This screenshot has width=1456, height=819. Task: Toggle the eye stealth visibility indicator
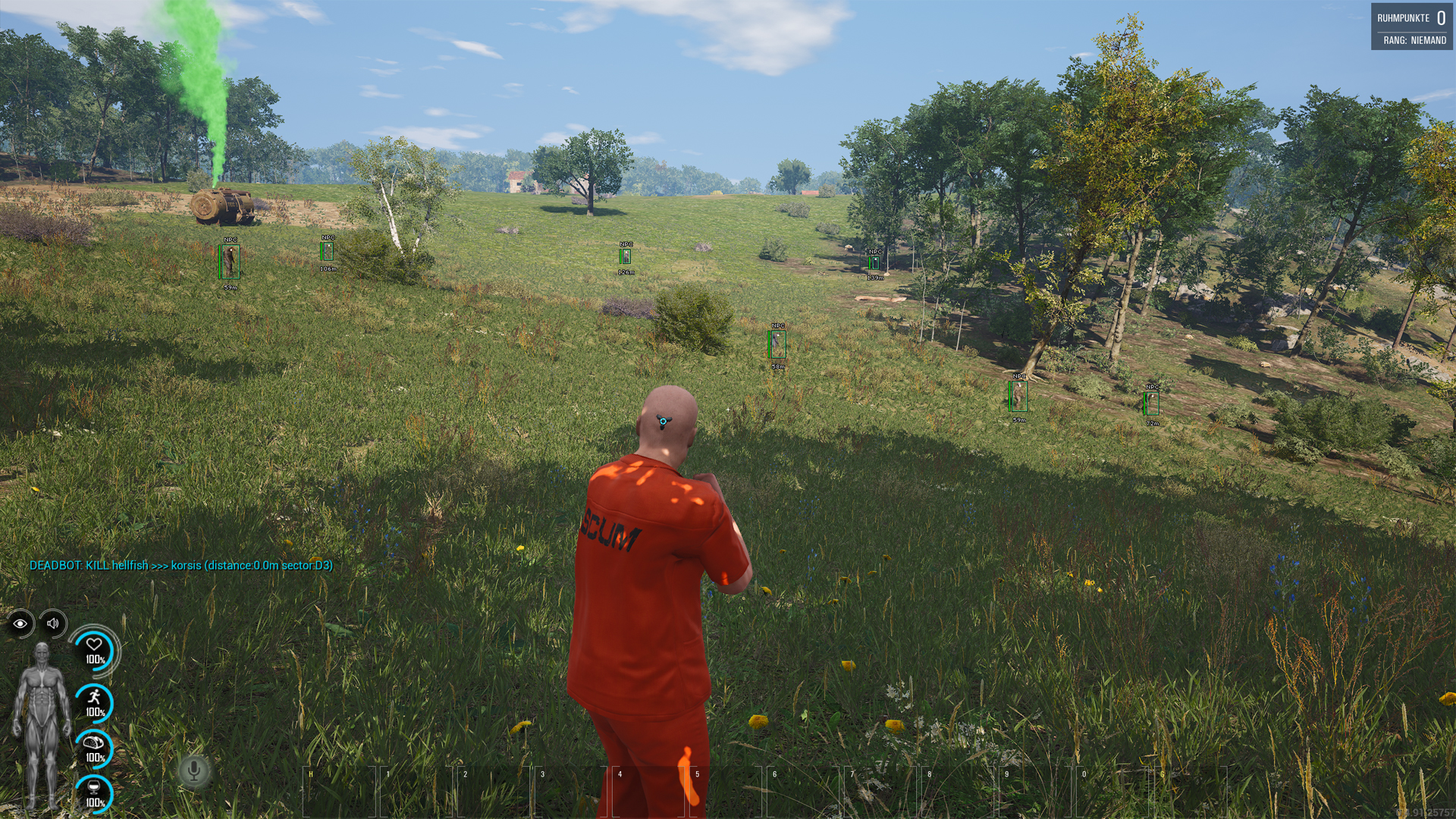(19, 625)
